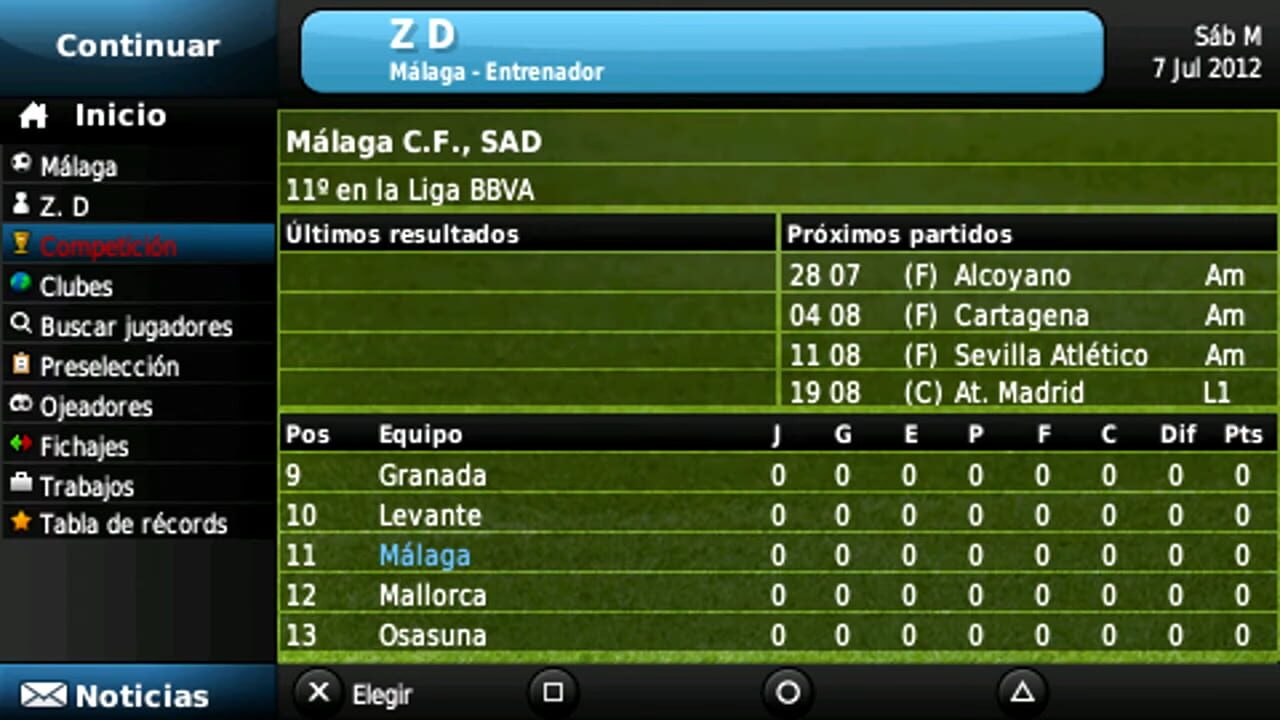Viewport: 1280px width, 720px height.
Task: Open the Z. D. manager profile icon
Action: pos(22,206)
